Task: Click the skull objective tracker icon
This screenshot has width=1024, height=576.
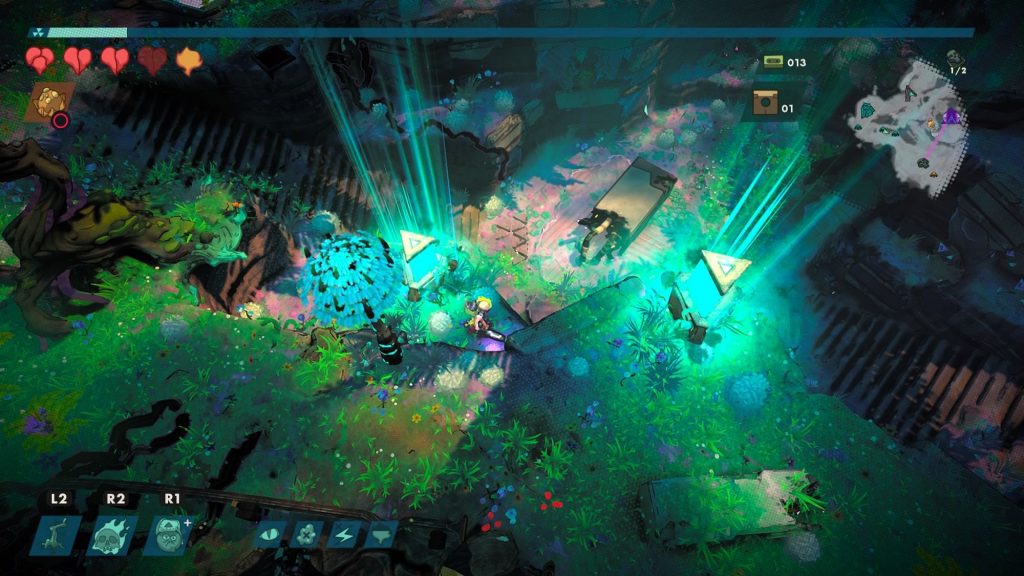Action: click(953, 59)
